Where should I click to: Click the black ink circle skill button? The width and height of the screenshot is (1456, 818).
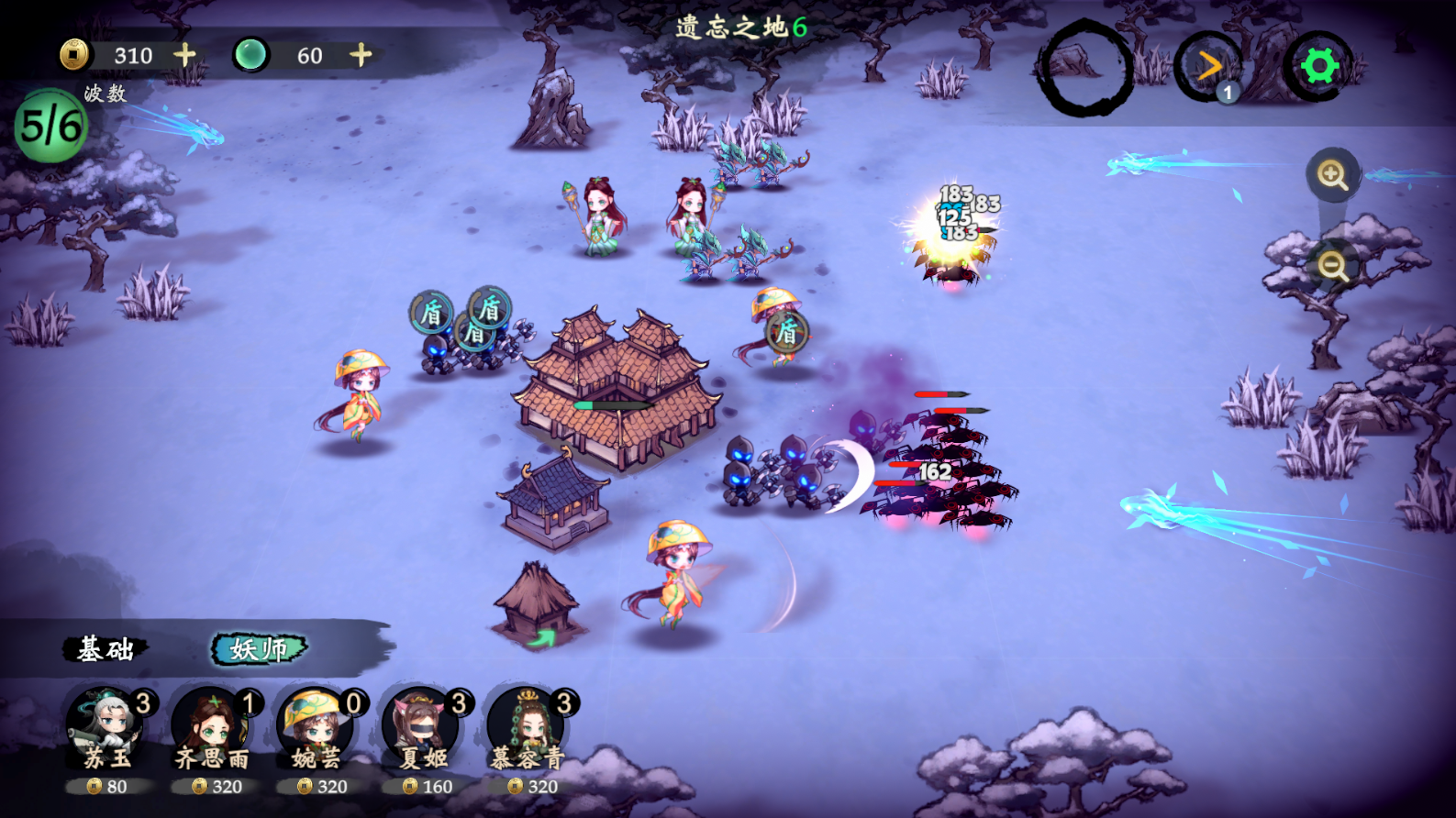coord(1084,69)
